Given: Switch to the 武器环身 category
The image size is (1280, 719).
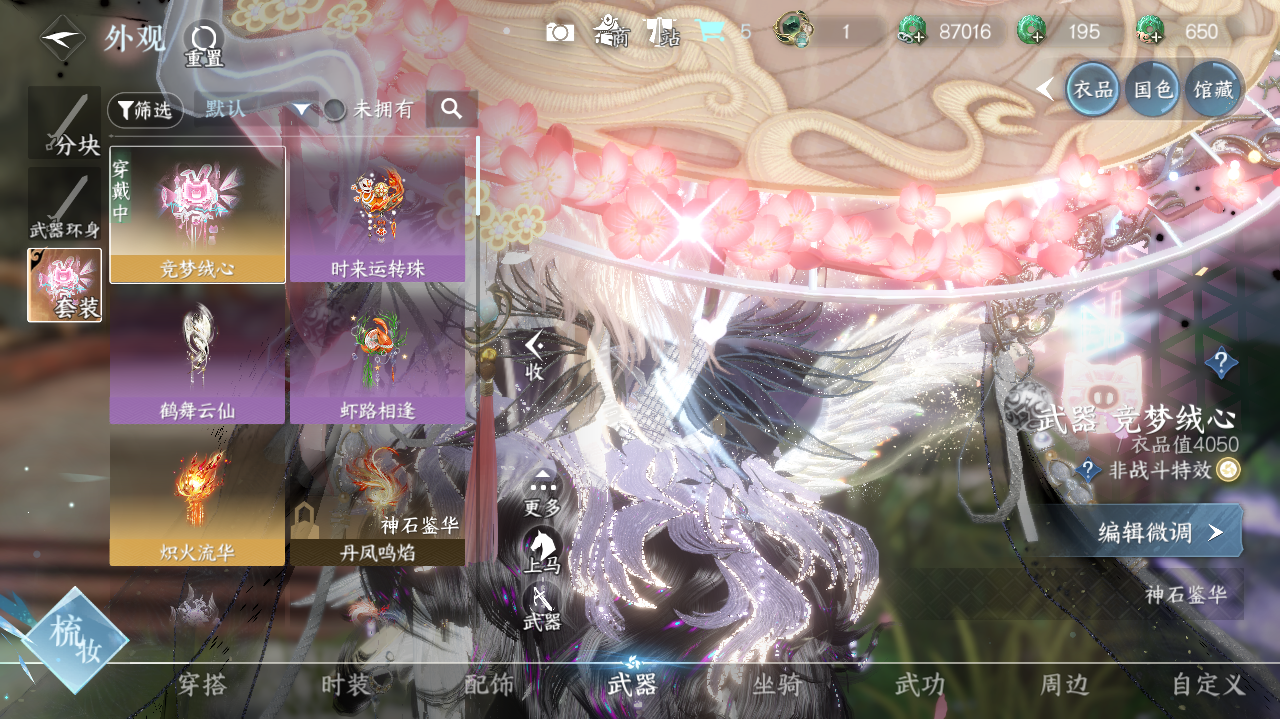Looking at the screenshot, I should pos(65,205).
